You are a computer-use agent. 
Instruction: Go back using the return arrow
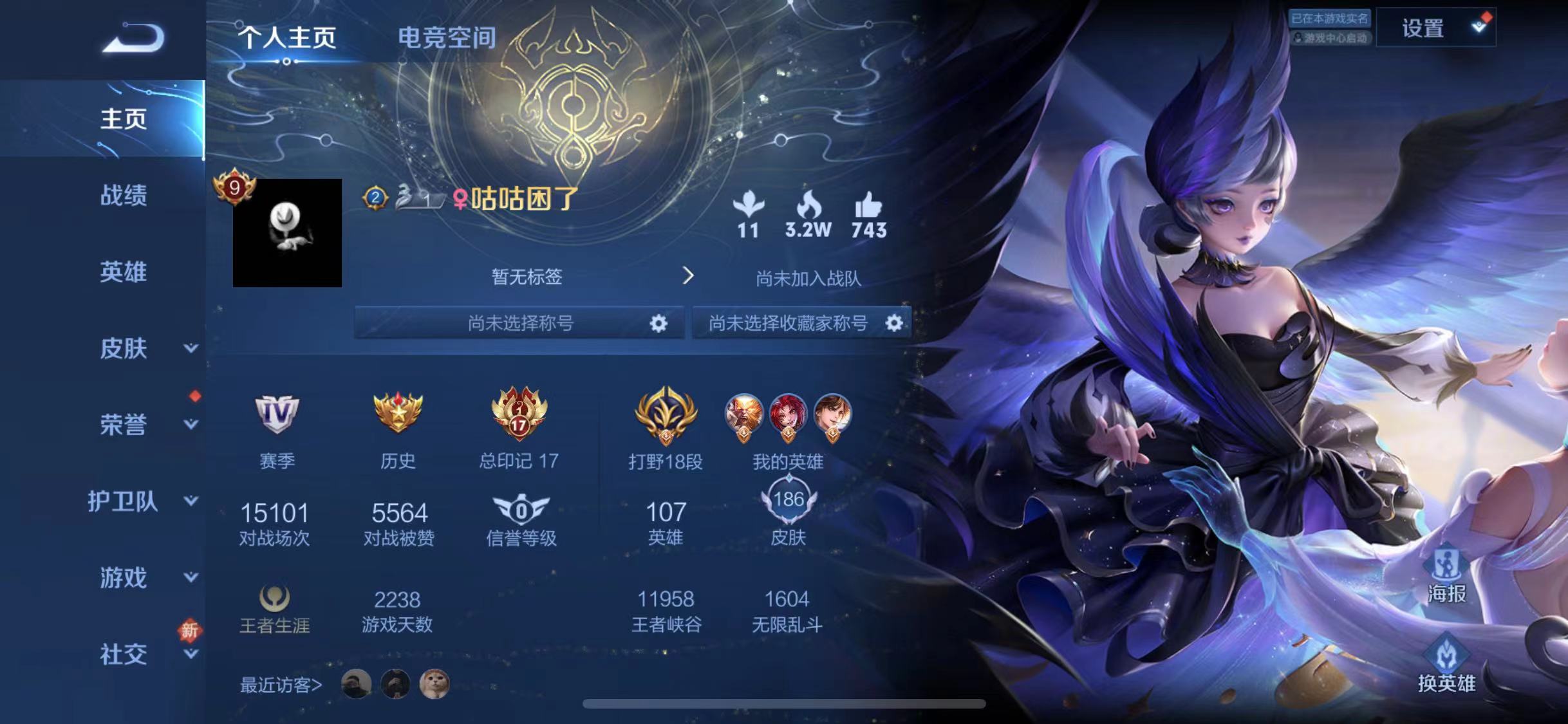134,37
